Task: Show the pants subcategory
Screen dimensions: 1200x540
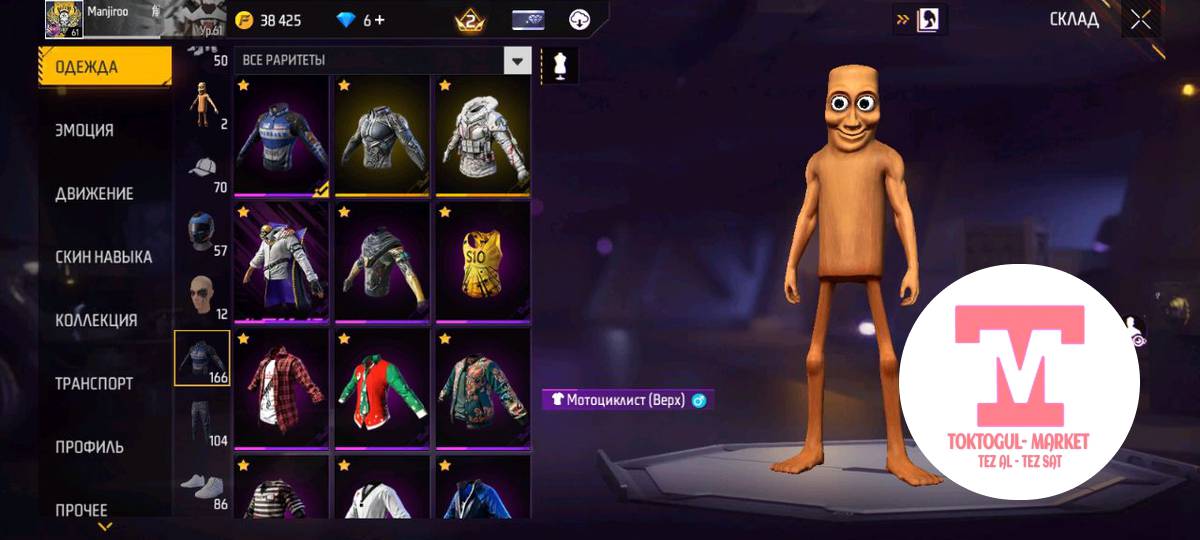Action: [202, 422]
